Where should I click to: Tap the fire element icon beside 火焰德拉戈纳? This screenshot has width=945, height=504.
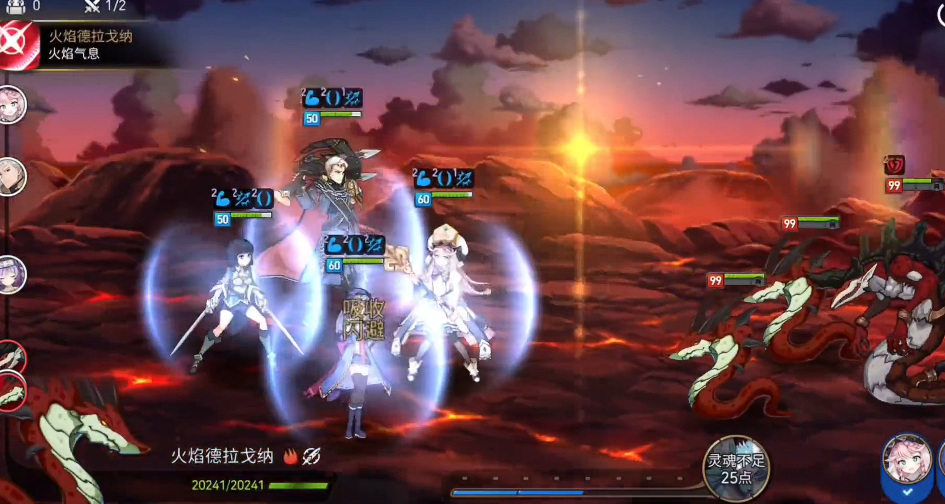pyautogui.click(x=290, y=456)
